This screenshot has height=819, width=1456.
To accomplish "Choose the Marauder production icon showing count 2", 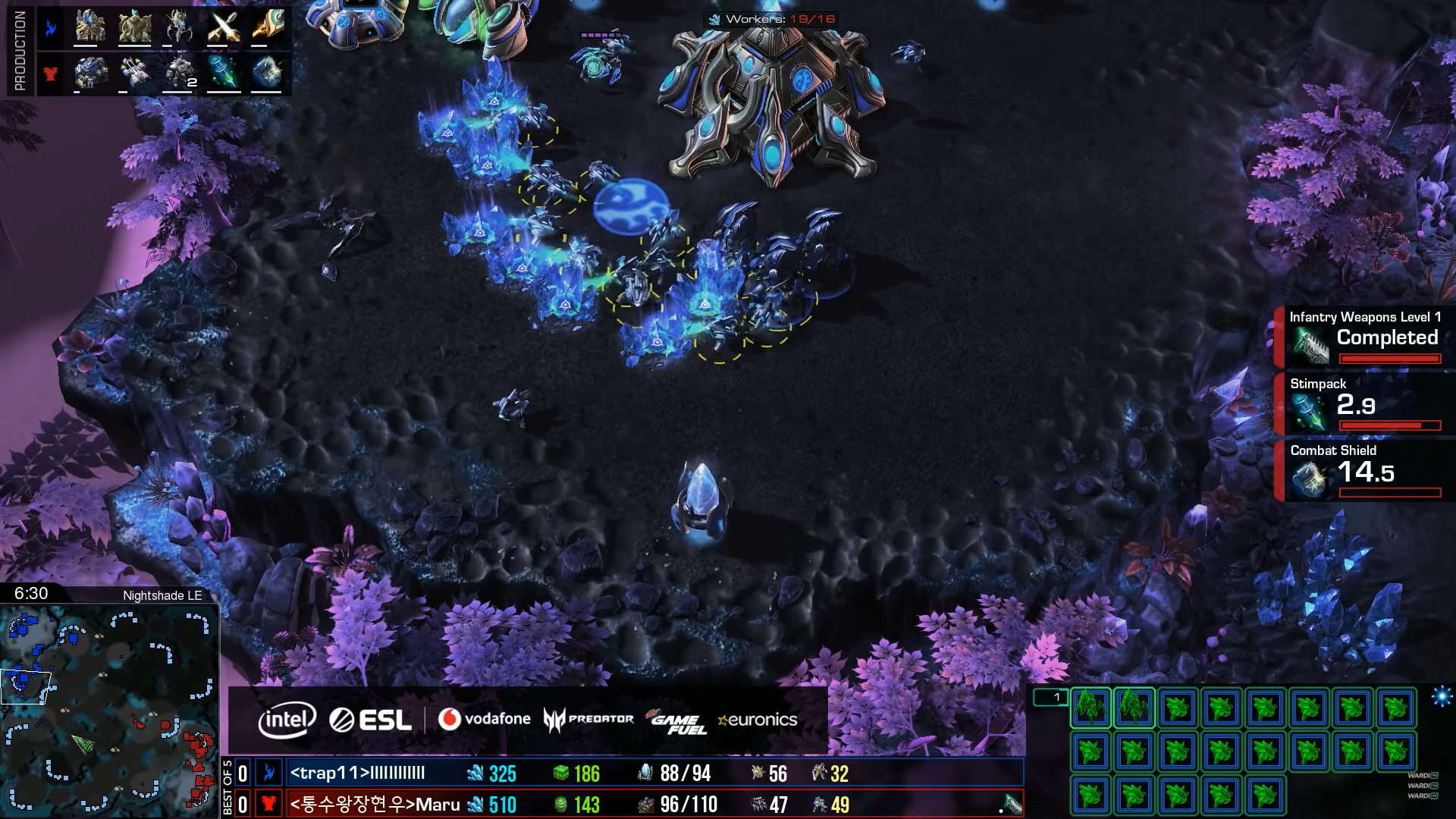I will [180, 73].
